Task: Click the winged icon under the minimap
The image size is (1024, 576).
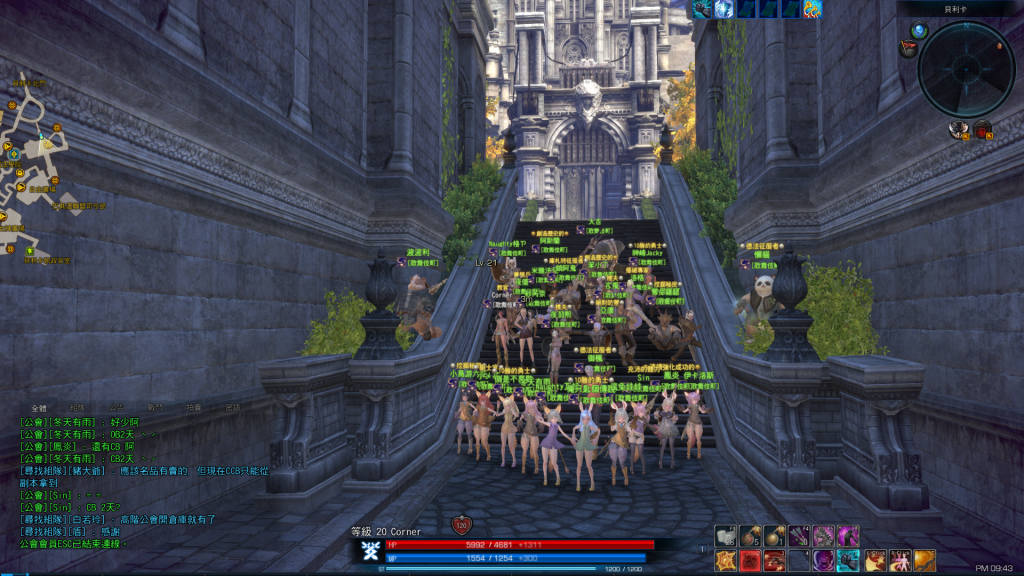Action: coord(959,129)
